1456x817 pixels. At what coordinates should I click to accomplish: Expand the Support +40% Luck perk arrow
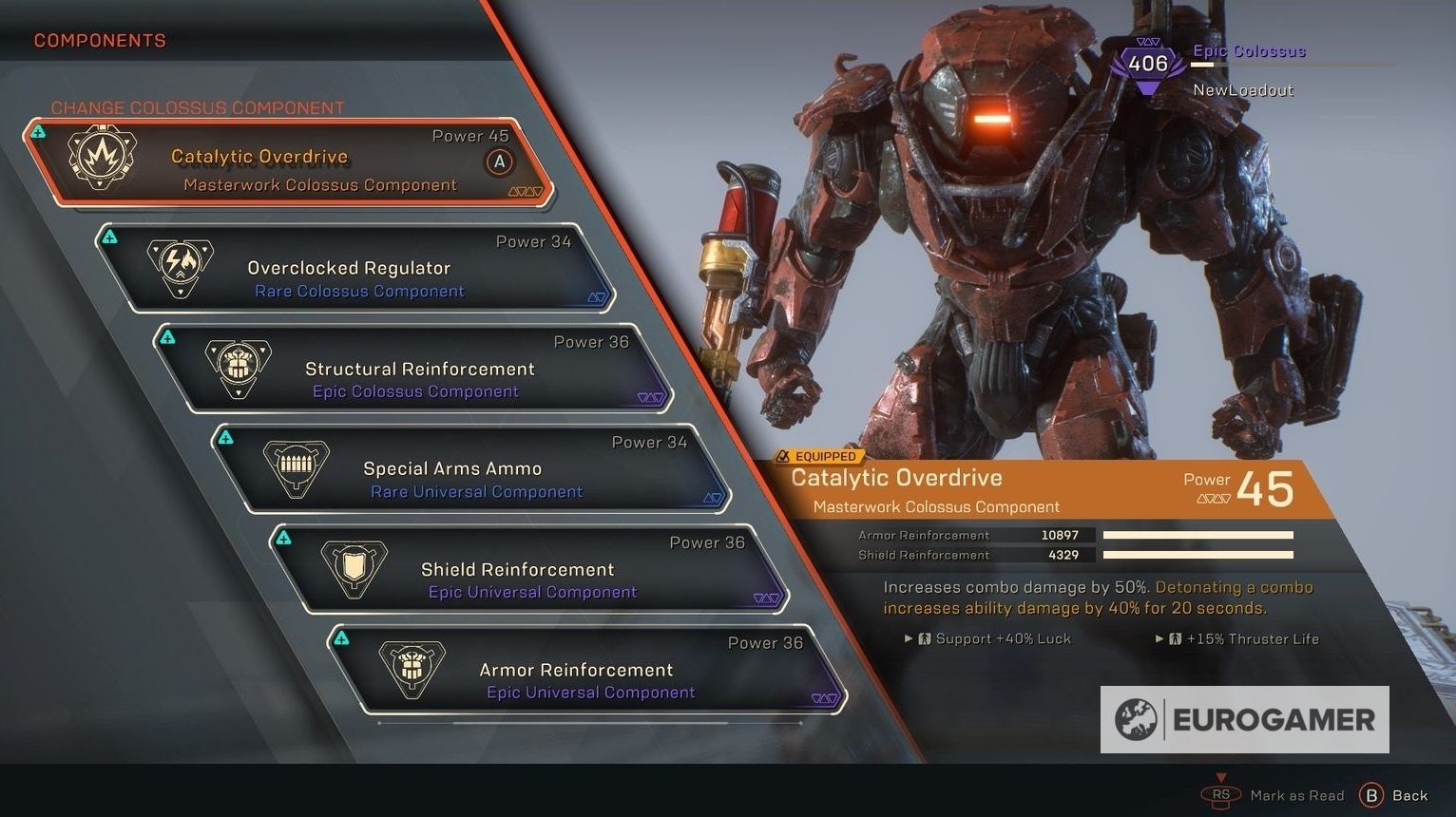pyautogui.click(x=908, y=639)
